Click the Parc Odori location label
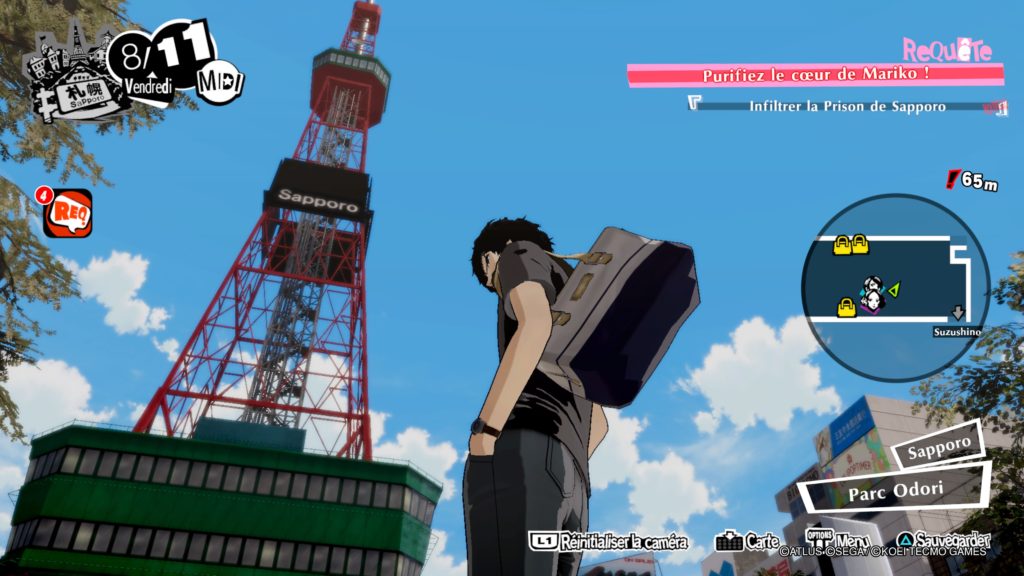The width and height of the screenshot is (1024, 576). 890,491
